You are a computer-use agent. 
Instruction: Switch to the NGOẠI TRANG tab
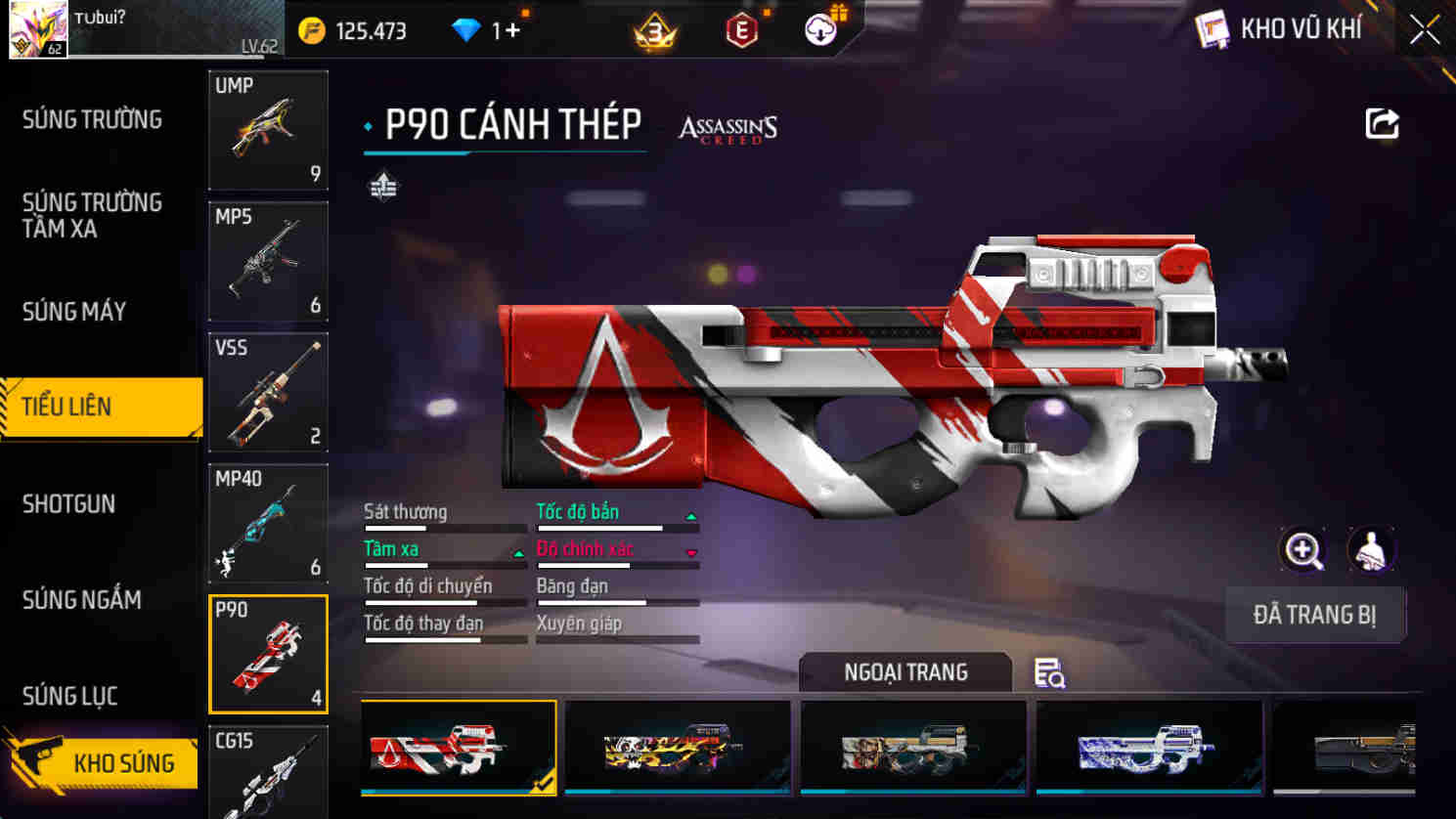(x=904, y=673)
